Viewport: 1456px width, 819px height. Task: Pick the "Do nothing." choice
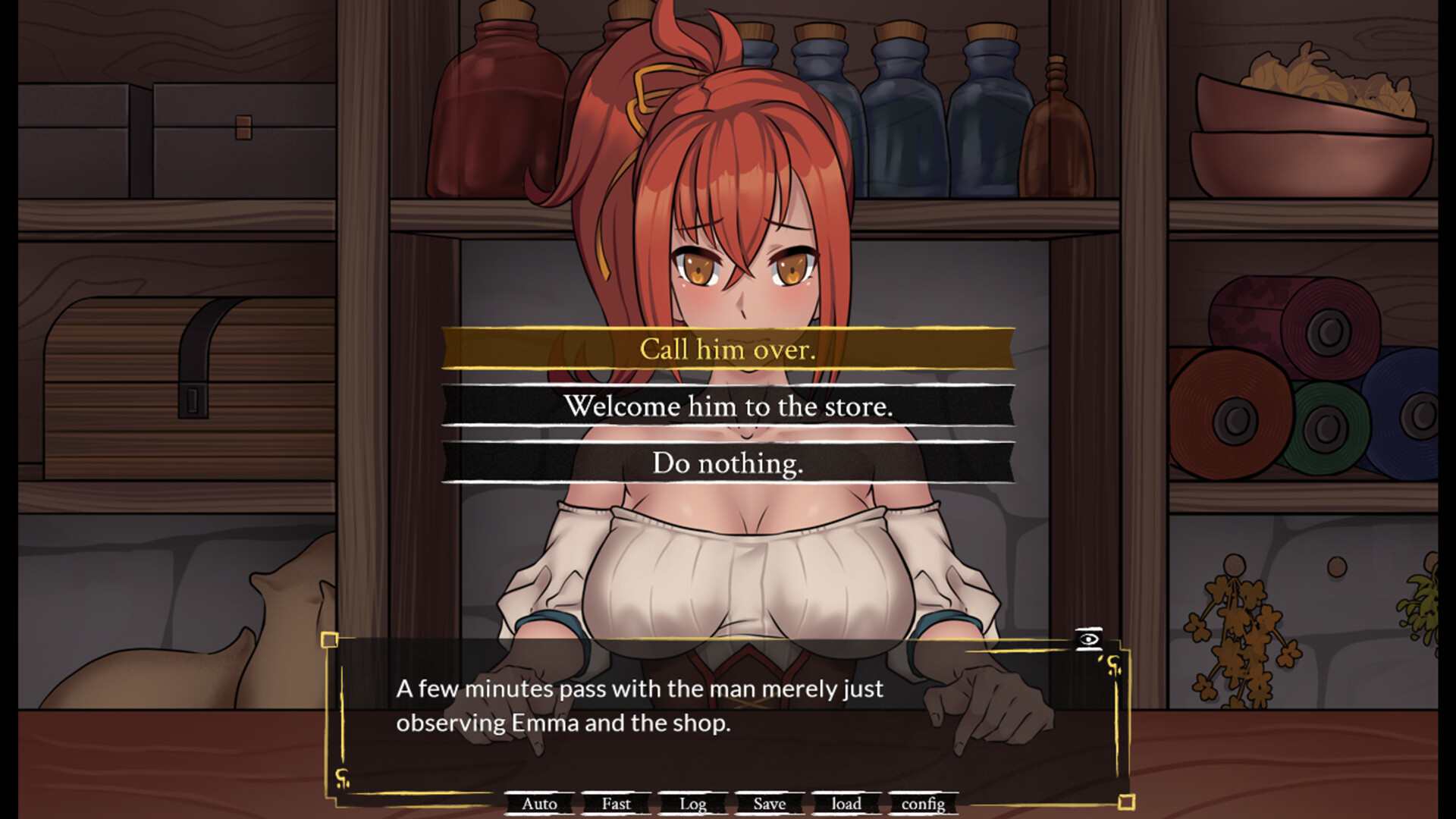coord(727,463)
